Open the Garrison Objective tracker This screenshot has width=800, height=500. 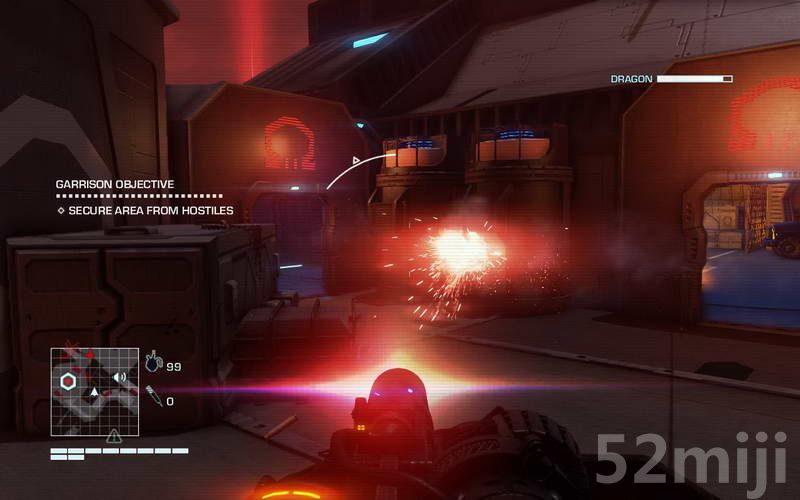click(114, 185)
